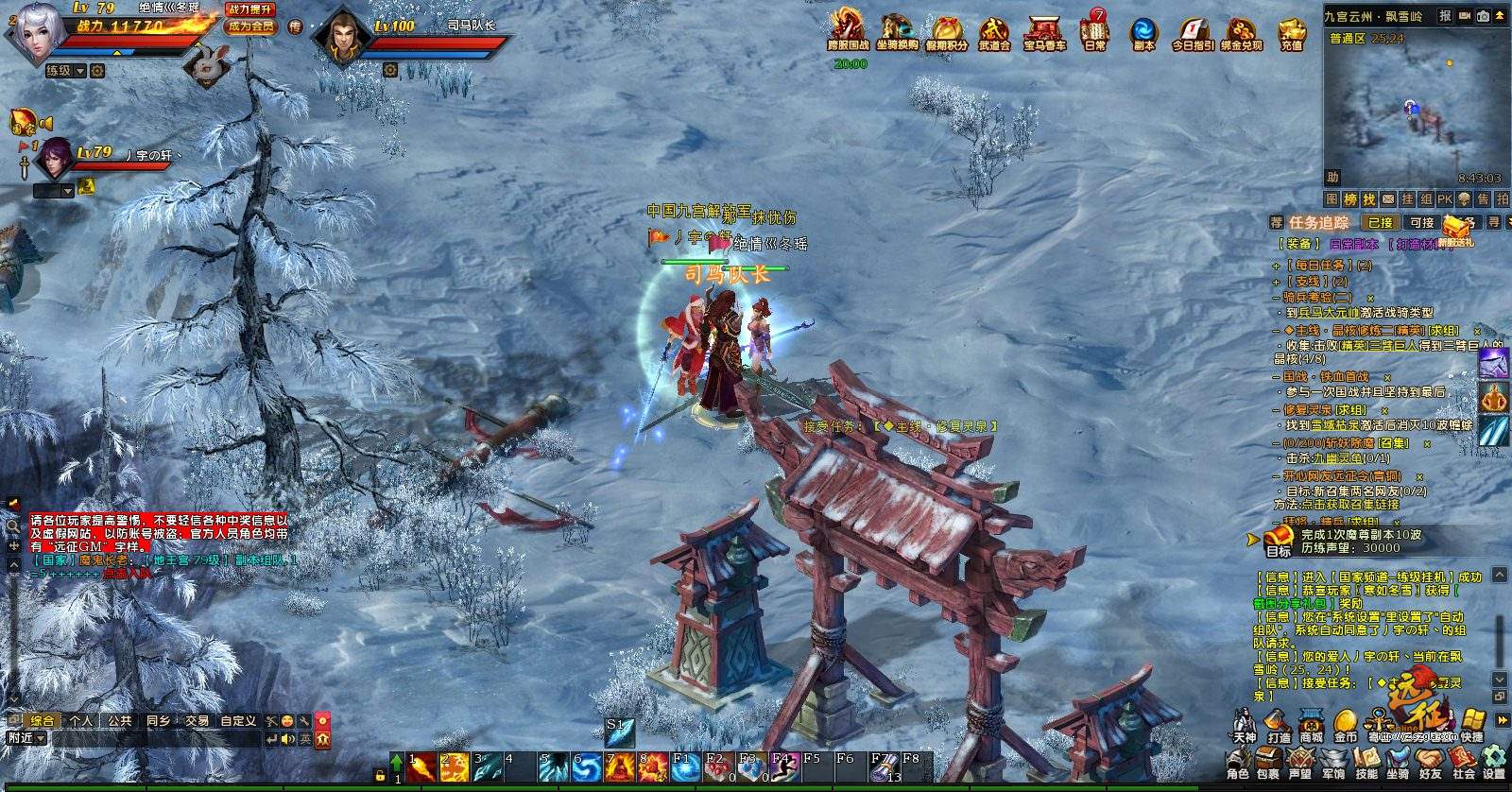The height and width of the screenshot is (792, 1512).
Task: Open the 附近 chat channel dropdown
Action: (26, 738)
